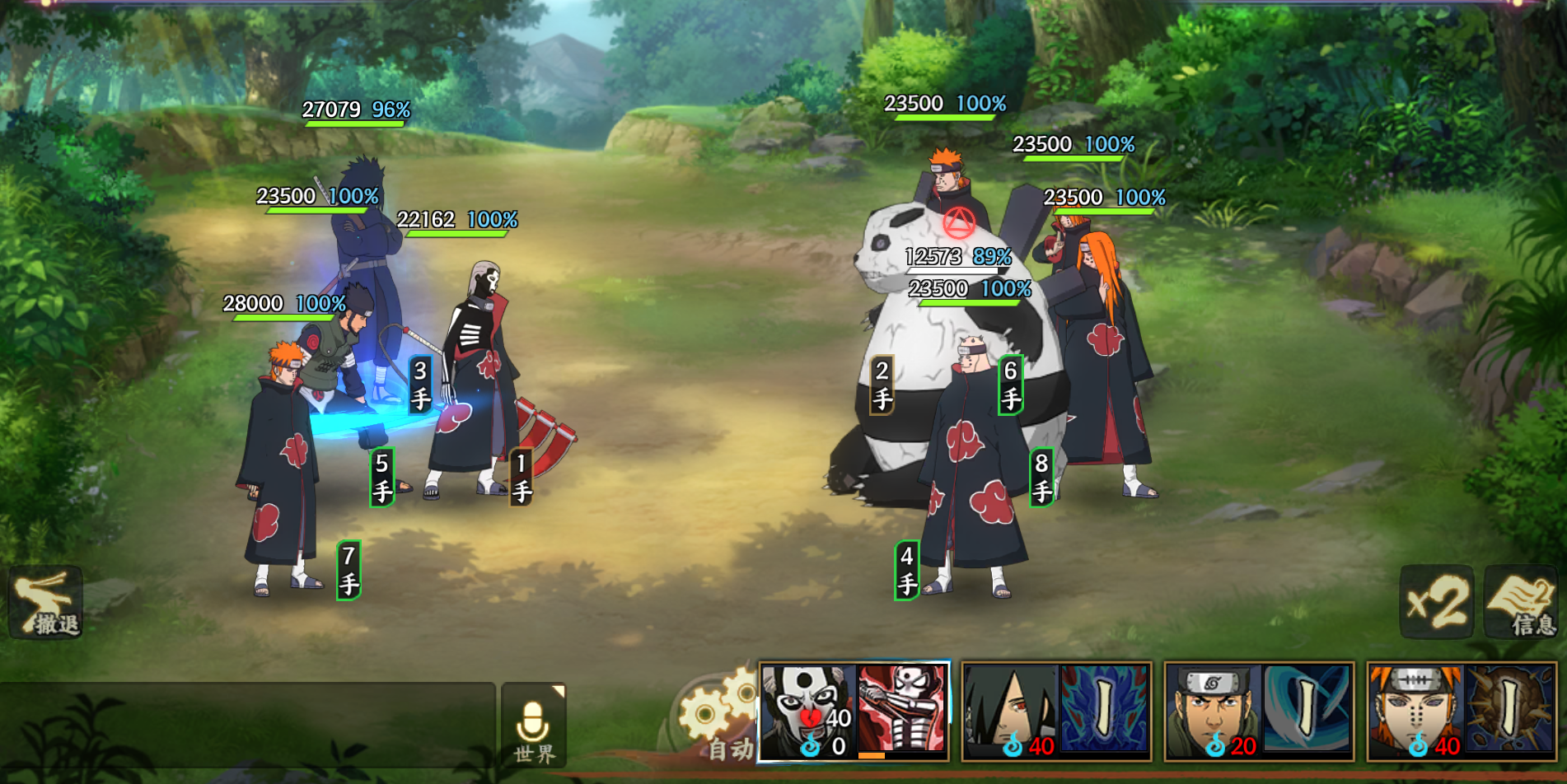Tap the 撤退 retreat button
Image resolution: width=1567 pixels, height=784 pixels.
point(45,604)
